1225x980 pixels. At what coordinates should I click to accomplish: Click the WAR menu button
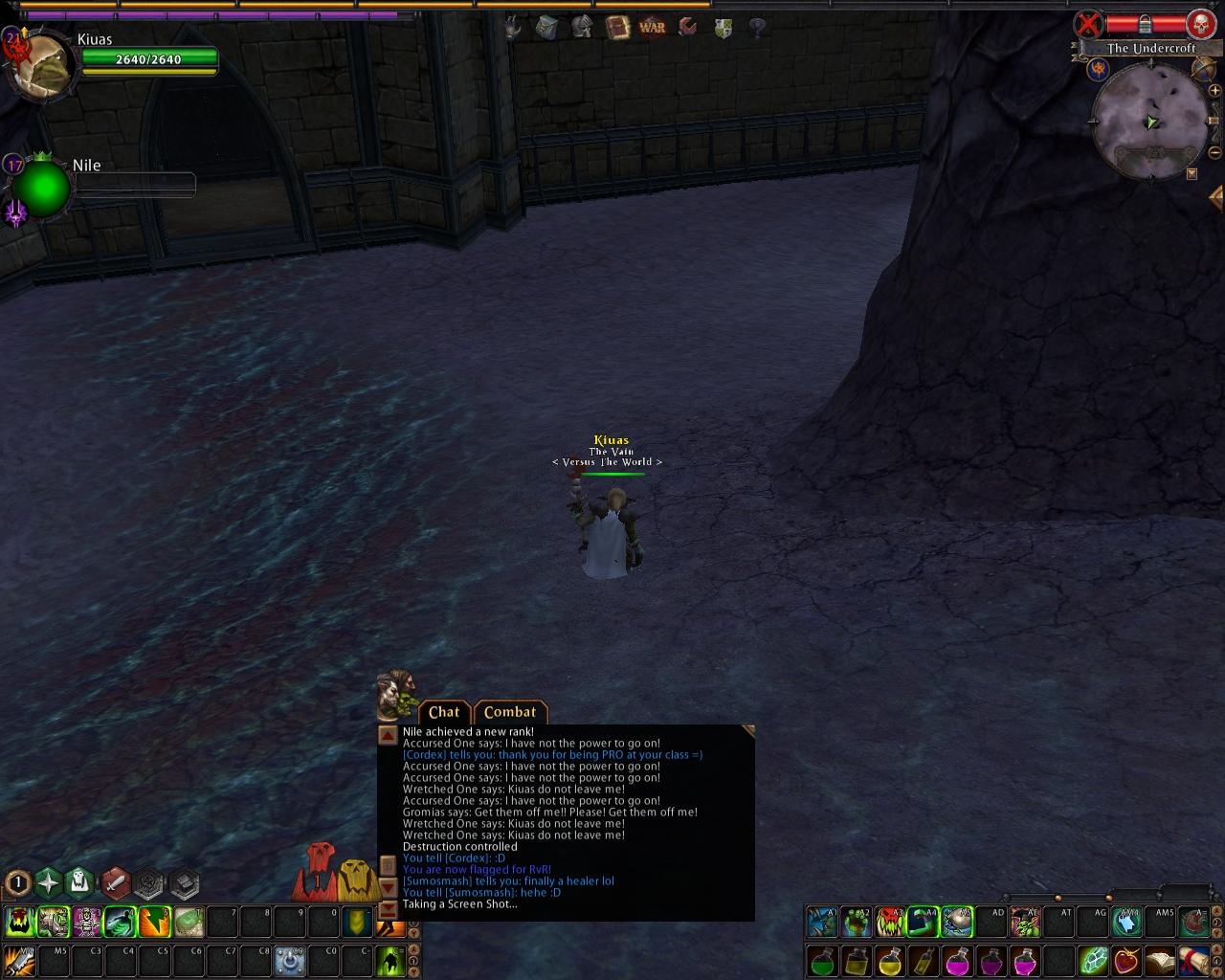coord(652,27)
